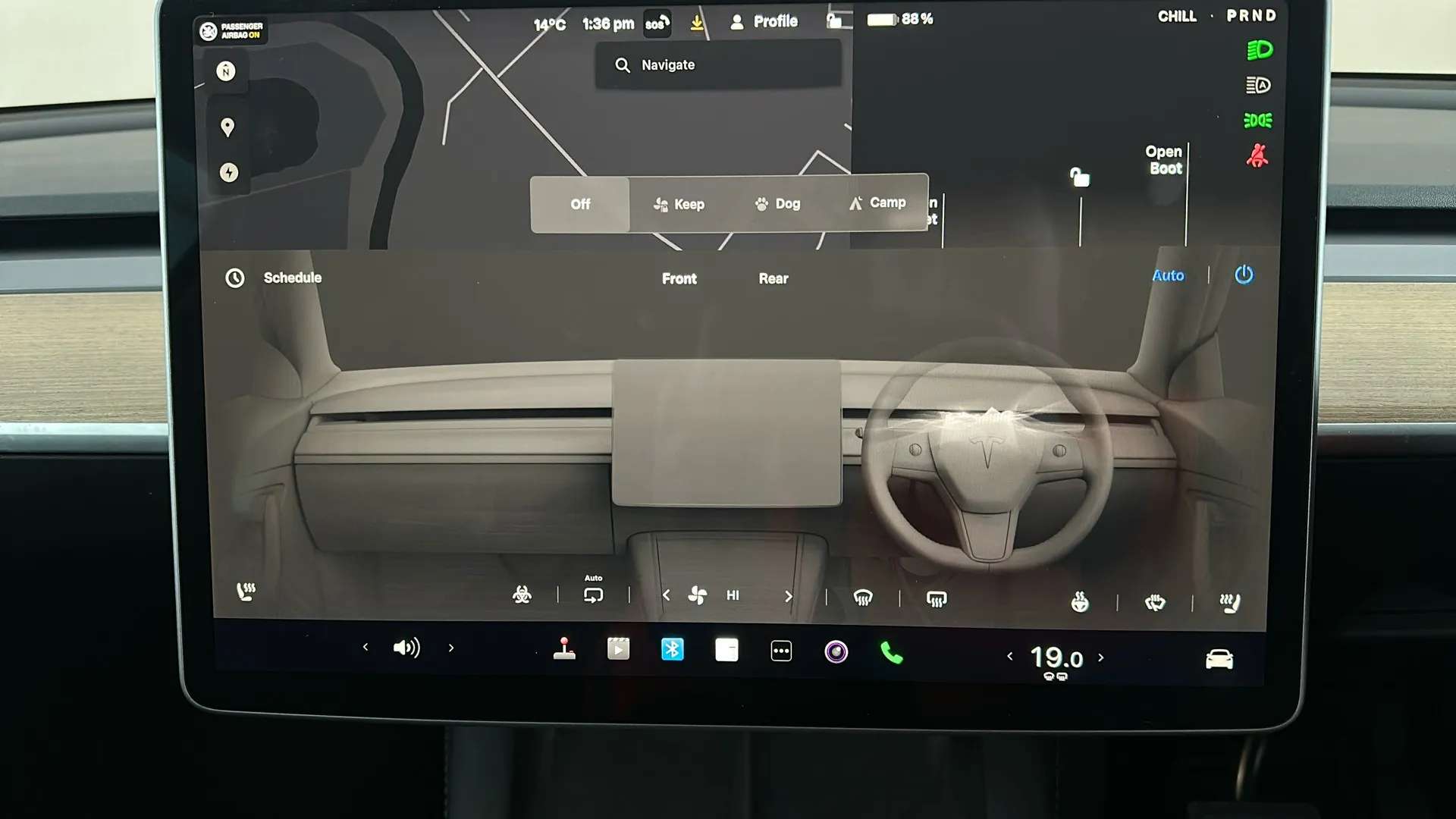The image size is (1456, 819).
Task: Switch to the Rear climate tab
Action: [773, 278]
